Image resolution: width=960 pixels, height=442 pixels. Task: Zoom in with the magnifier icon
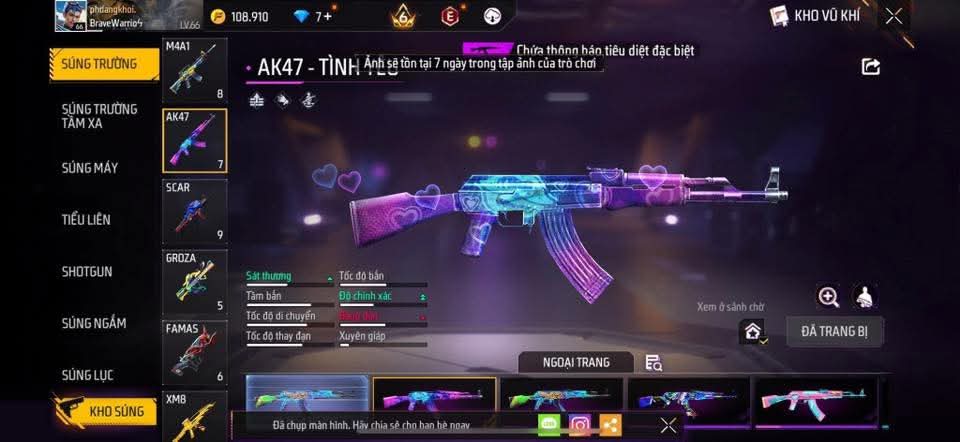[828, 296]
